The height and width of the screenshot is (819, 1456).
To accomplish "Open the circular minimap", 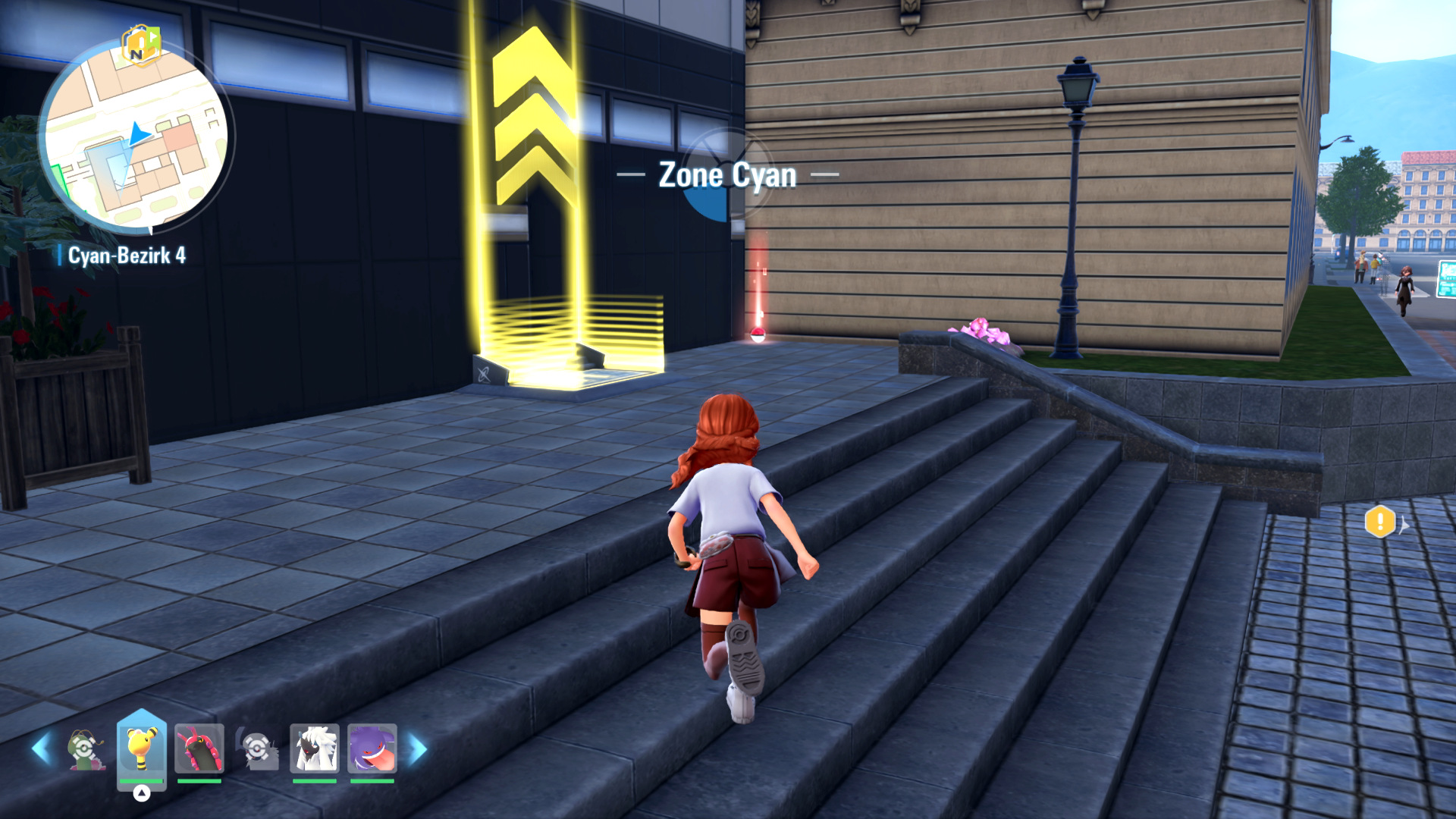I will click(136, 136).
